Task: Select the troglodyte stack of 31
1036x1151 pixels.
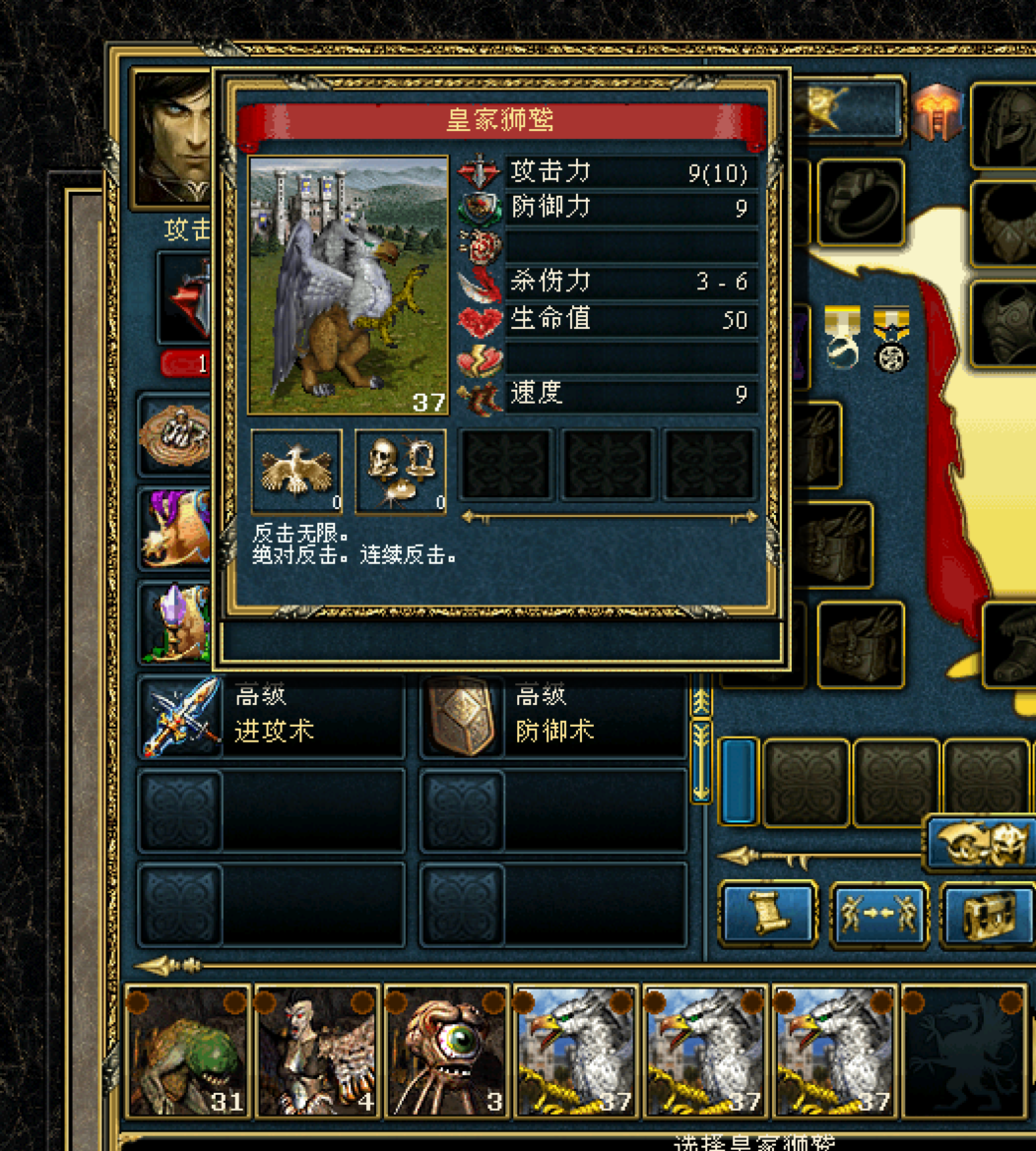Action: click(188, 1052)
